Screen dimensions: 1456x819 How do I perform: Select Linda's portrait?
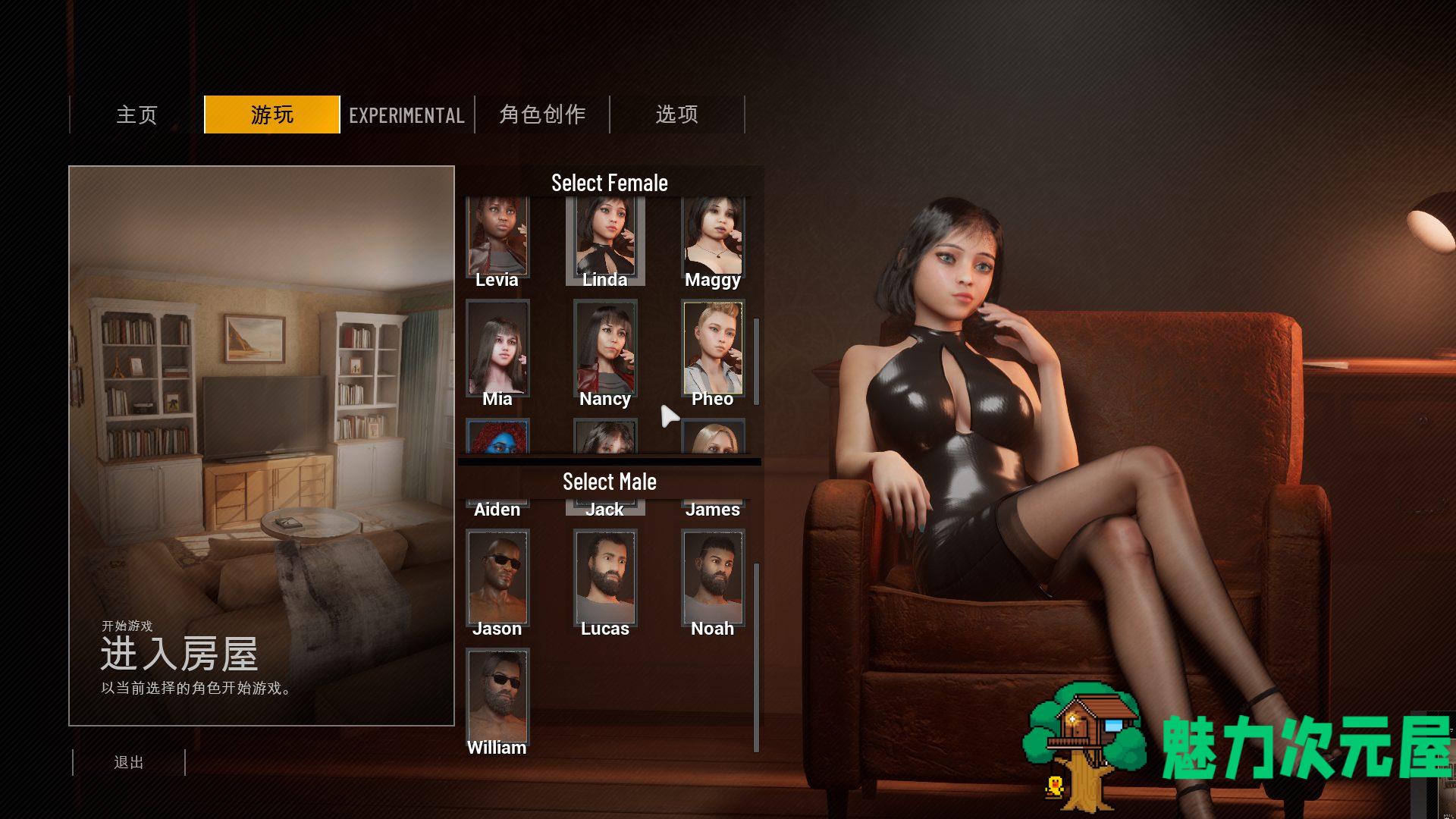pos(605,239)
